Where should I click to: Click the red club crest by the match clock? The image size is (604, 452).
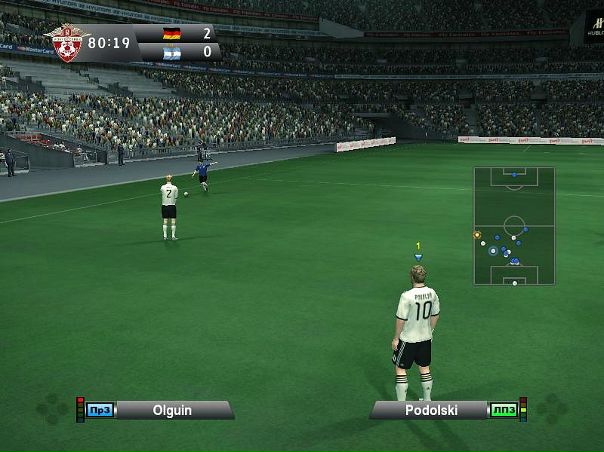(67, 42)
